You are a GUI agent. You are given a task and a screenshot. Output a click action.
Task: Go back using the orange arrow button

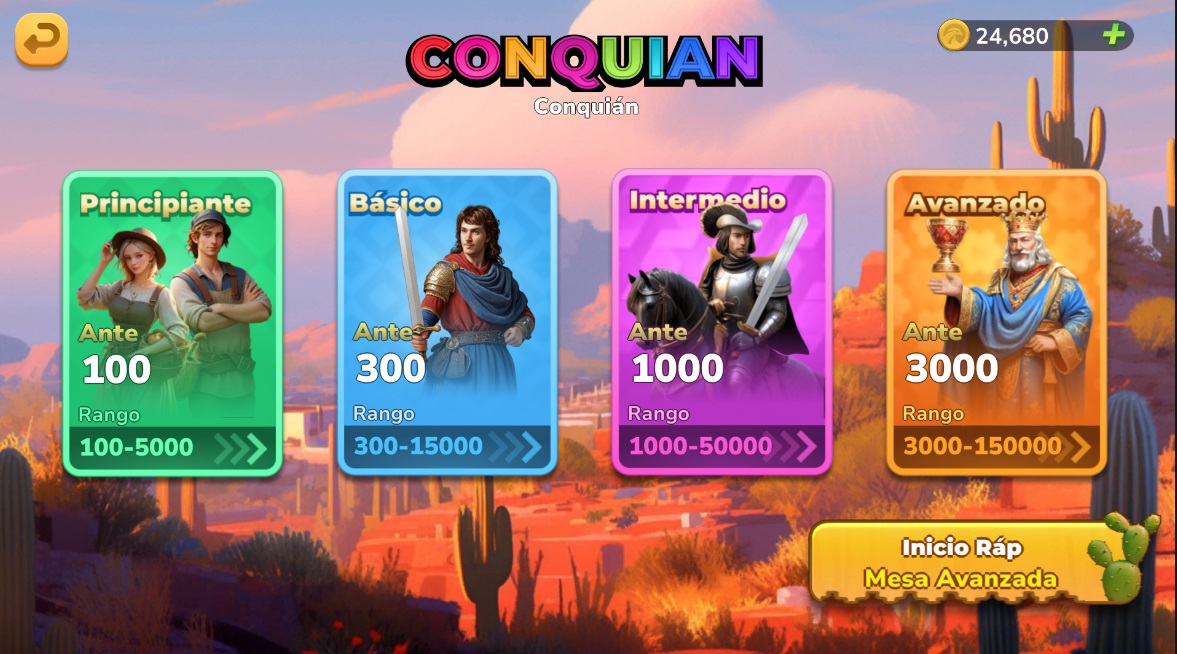41,40
